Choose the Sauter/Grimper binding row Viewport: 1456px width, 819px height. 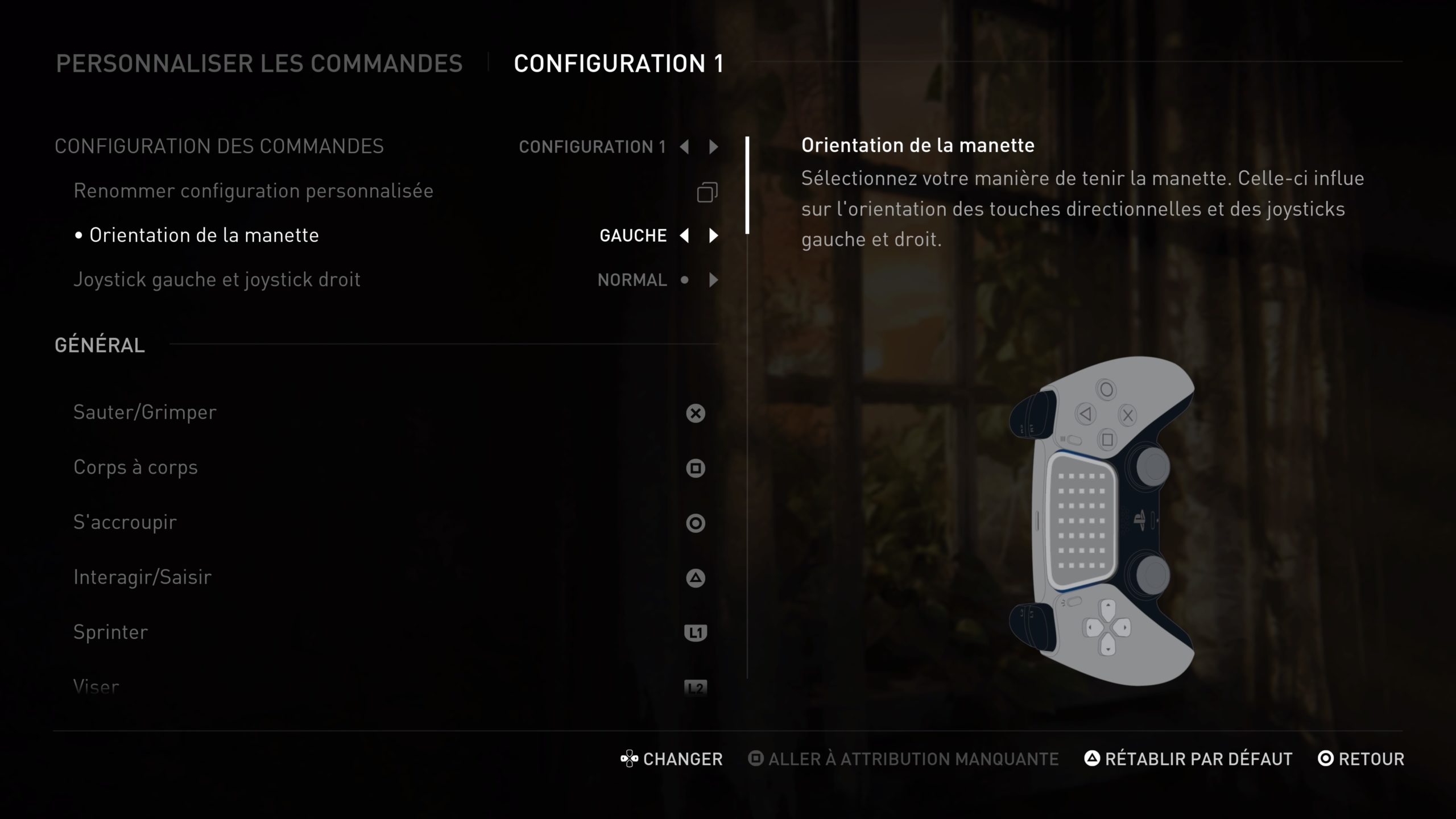pyautogui.click(x=145, y=412)
